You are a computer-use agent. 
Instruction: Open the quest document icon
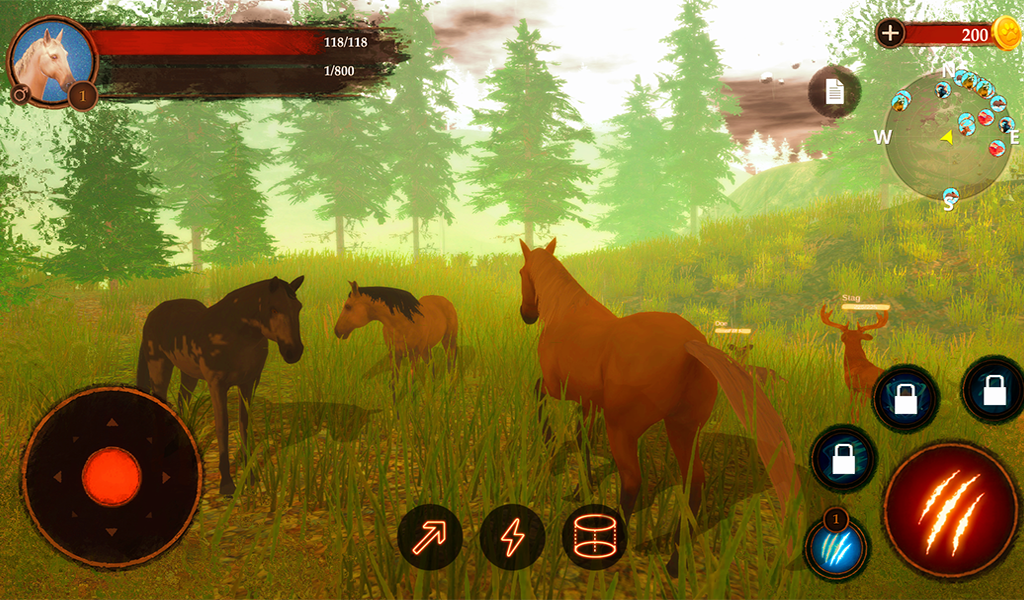click(x=834, y=92)
